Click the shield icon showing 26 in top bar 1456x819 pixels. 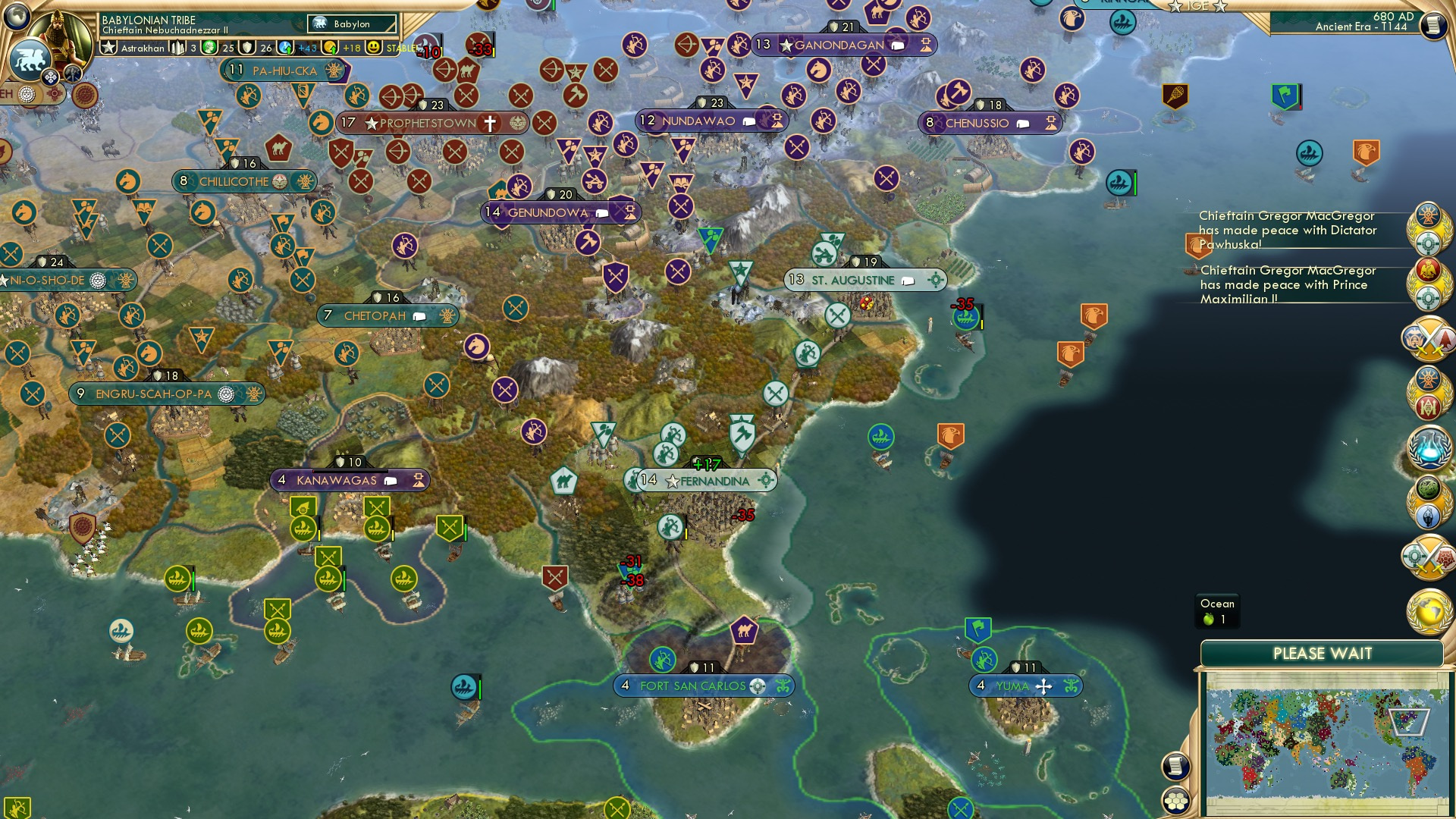click(246, 47)
